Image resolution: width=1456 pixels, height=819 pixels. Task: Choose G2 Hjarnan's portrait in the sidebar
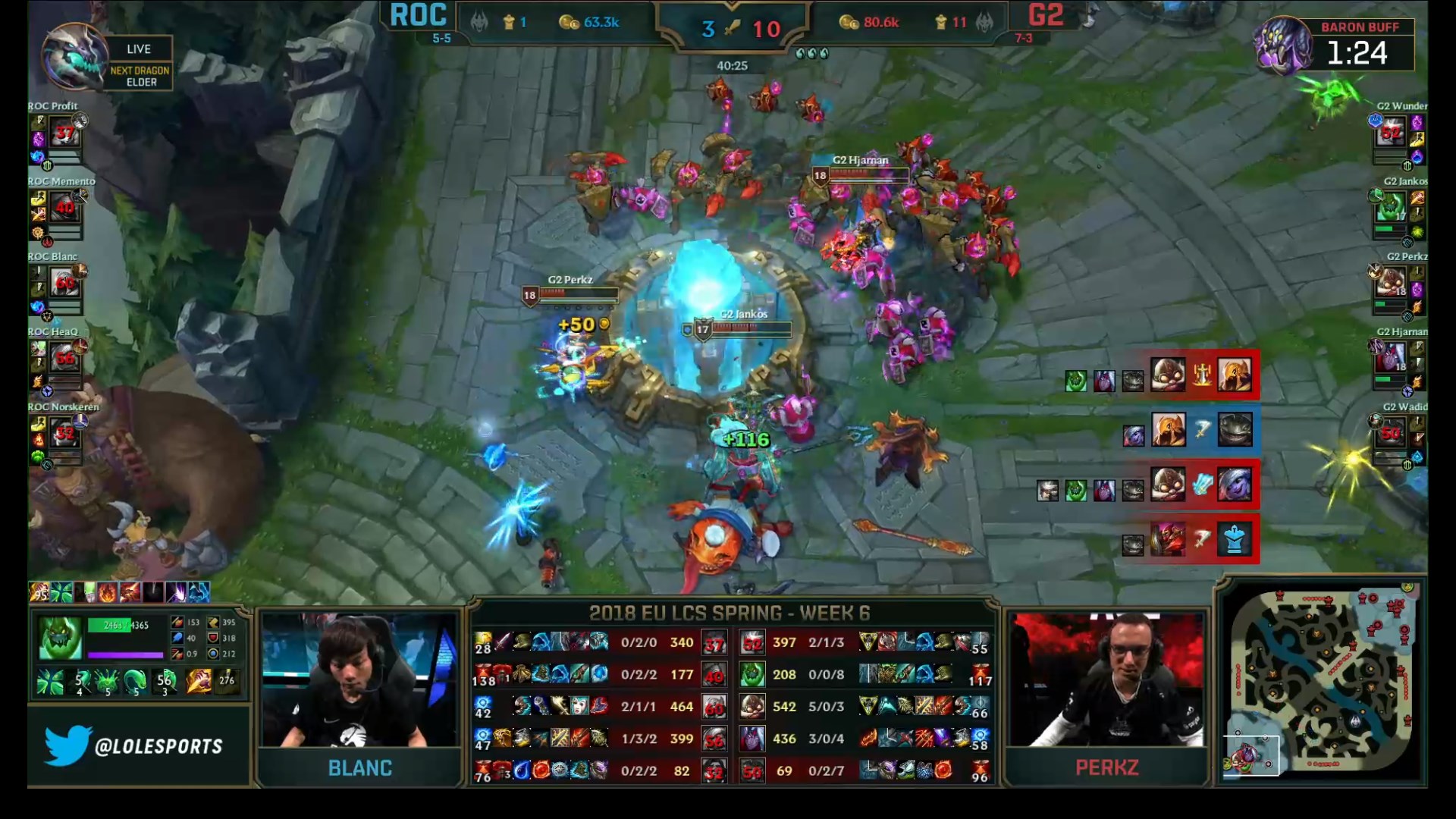[x=1391, y=357]
